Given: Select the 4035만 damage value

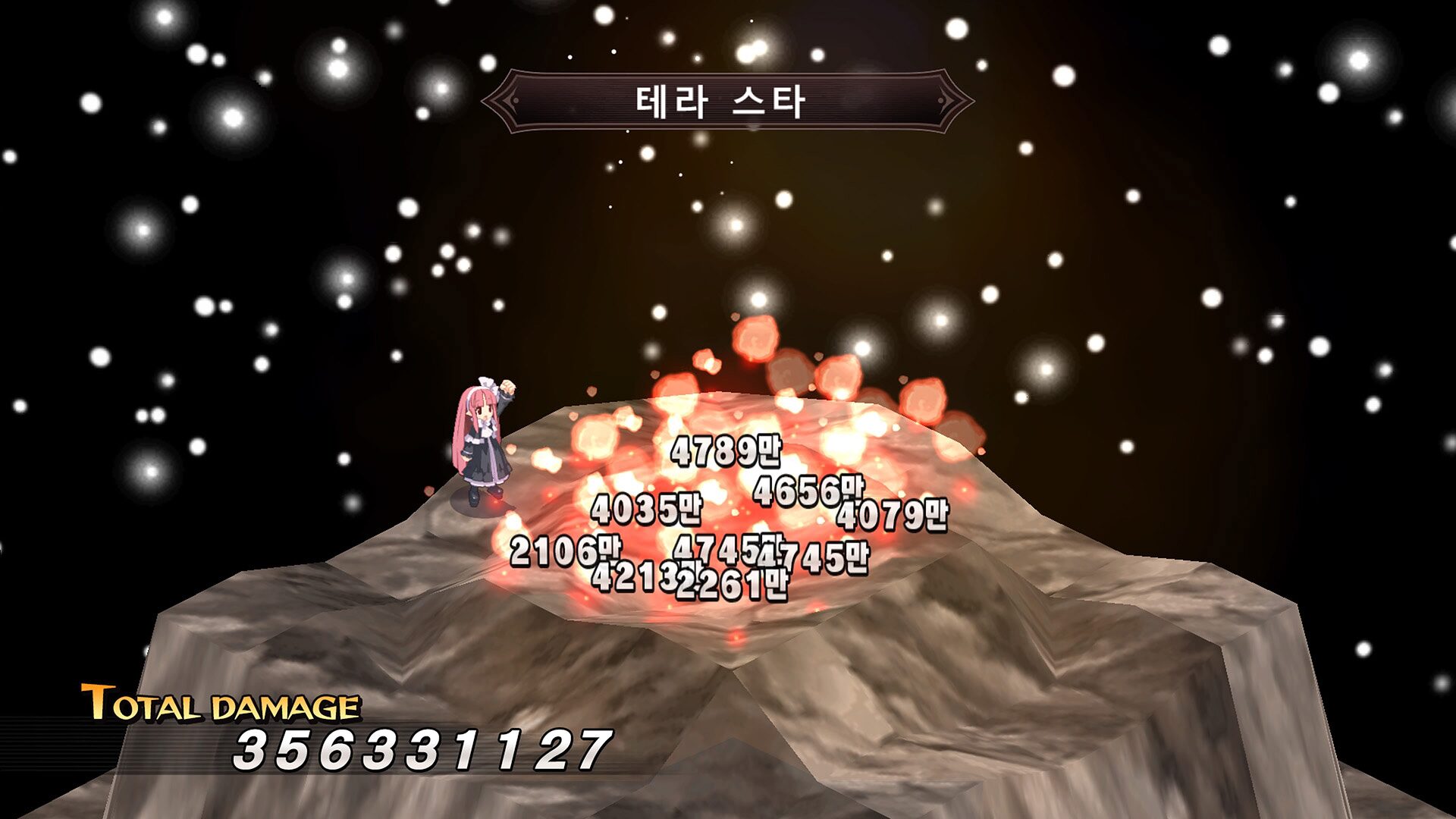Looking at the screenshot, I should [651, 510].
